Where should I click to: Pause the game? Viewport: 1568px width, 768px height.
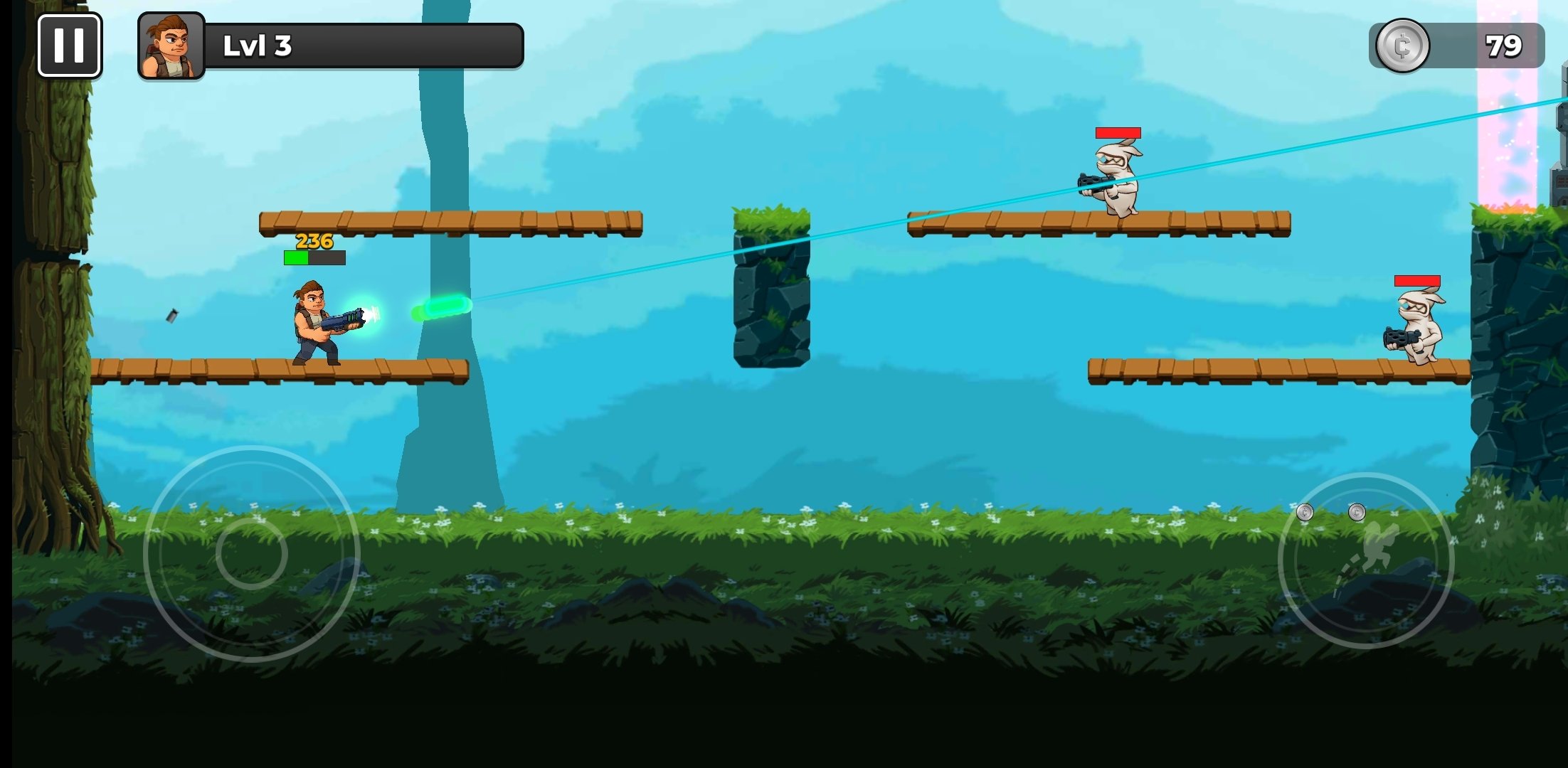coord(69,46)
